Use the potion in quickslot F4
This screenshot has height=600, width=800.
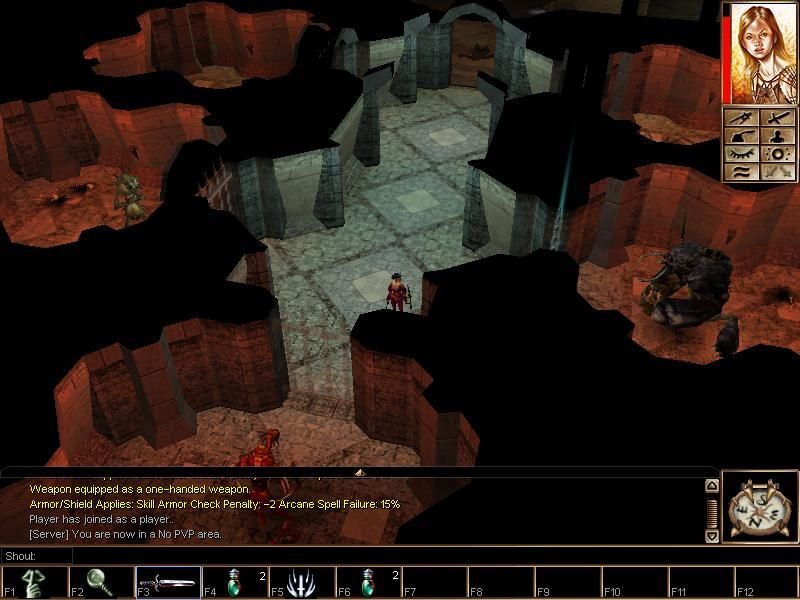pos(234,581)
